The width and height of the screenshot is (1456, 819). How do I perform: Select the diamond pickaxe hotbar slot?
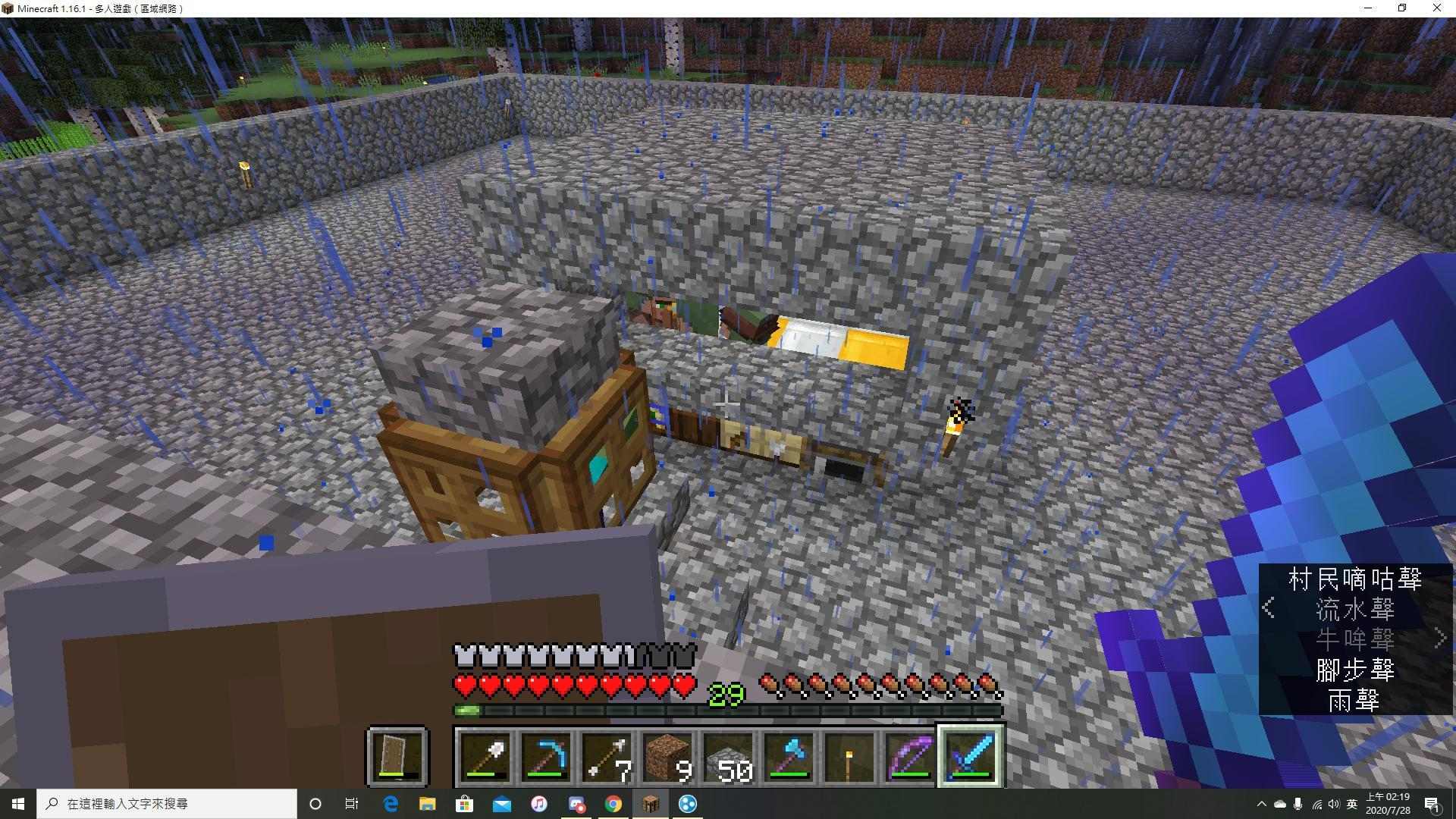[547, 756]
